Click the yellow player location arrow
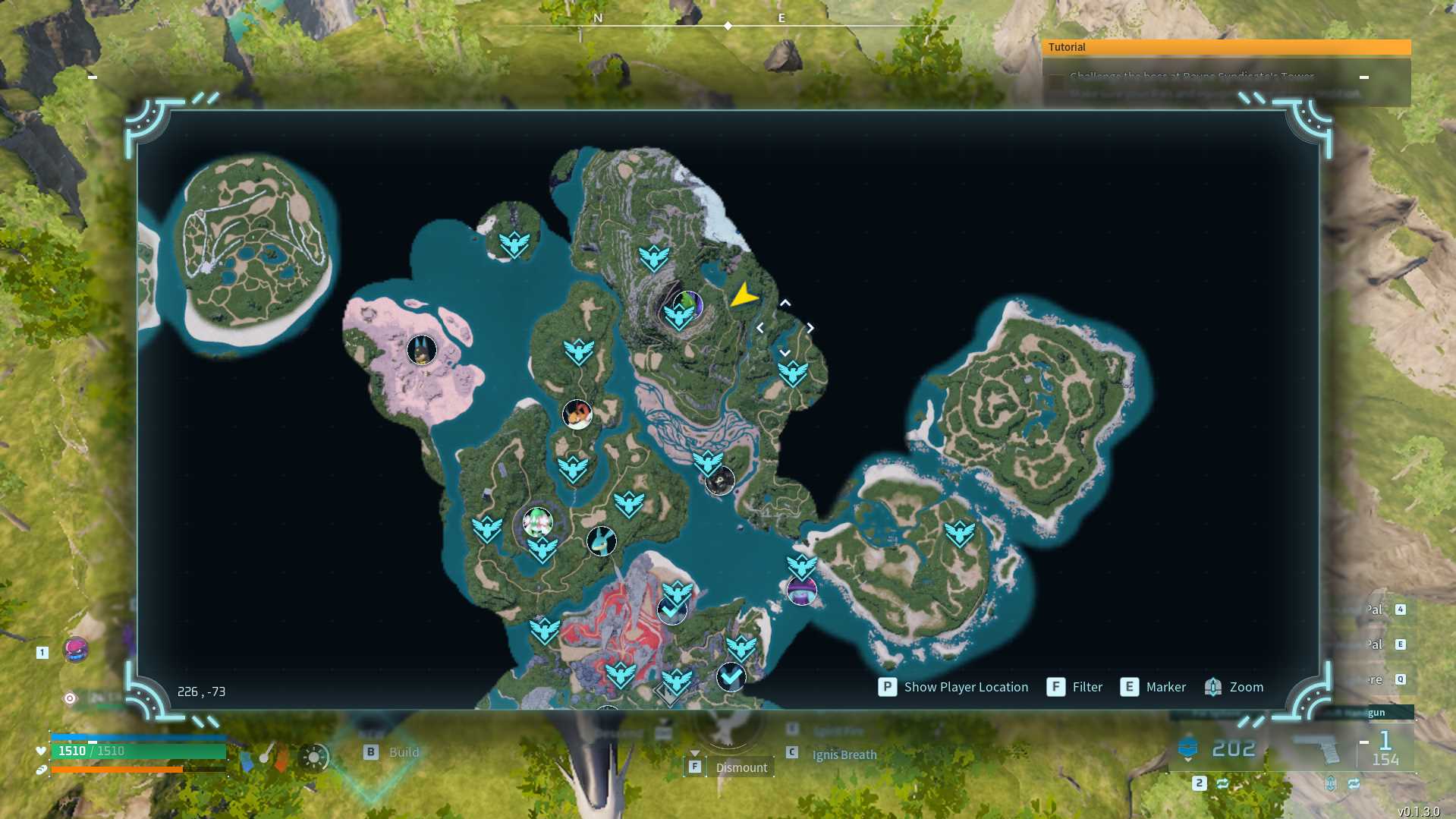The width and height of the screenshot is (1456, 819). (744, 295)
